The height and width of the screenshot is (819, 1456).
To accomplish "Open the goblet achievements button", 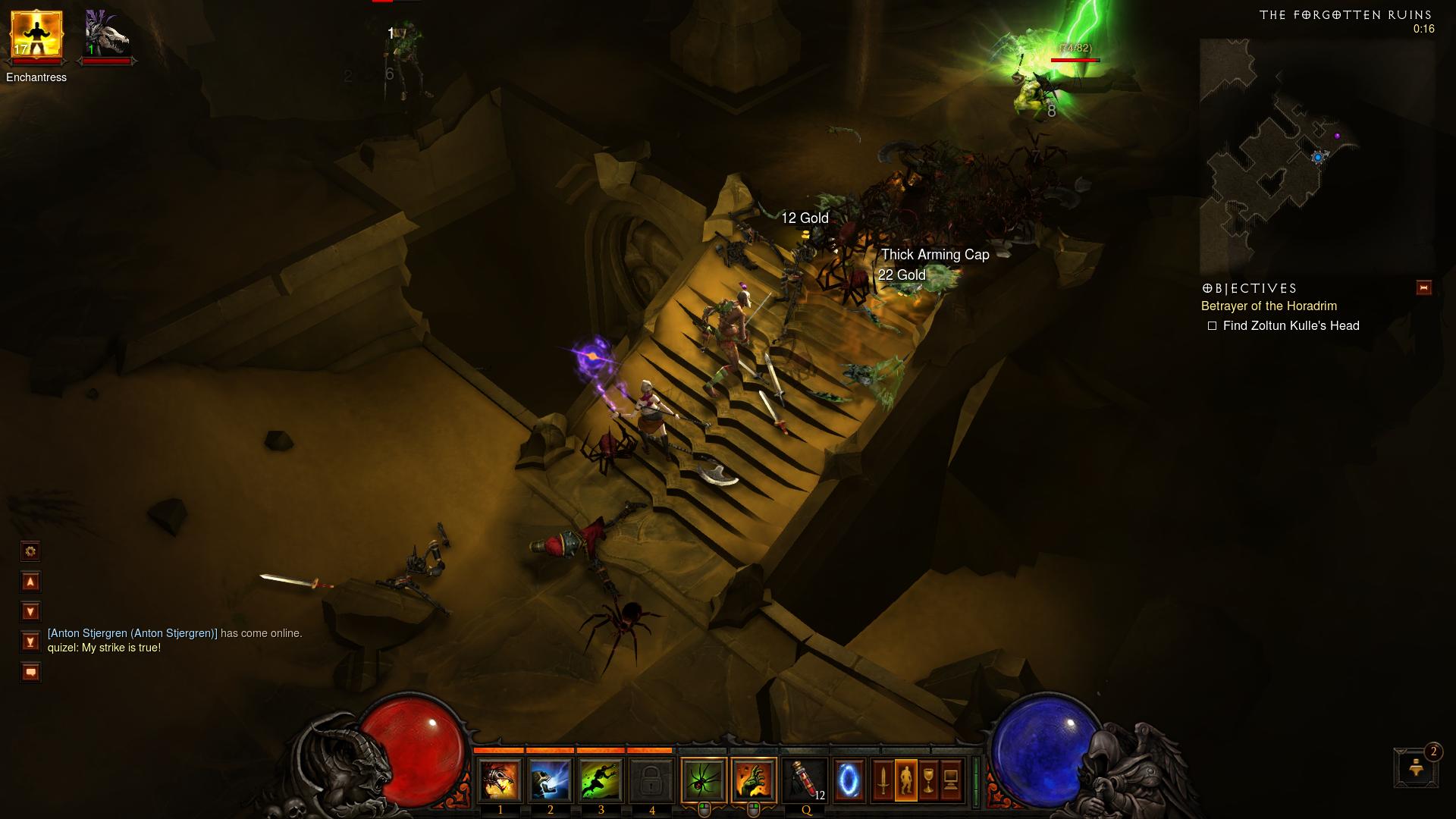I will pos(929,780).
